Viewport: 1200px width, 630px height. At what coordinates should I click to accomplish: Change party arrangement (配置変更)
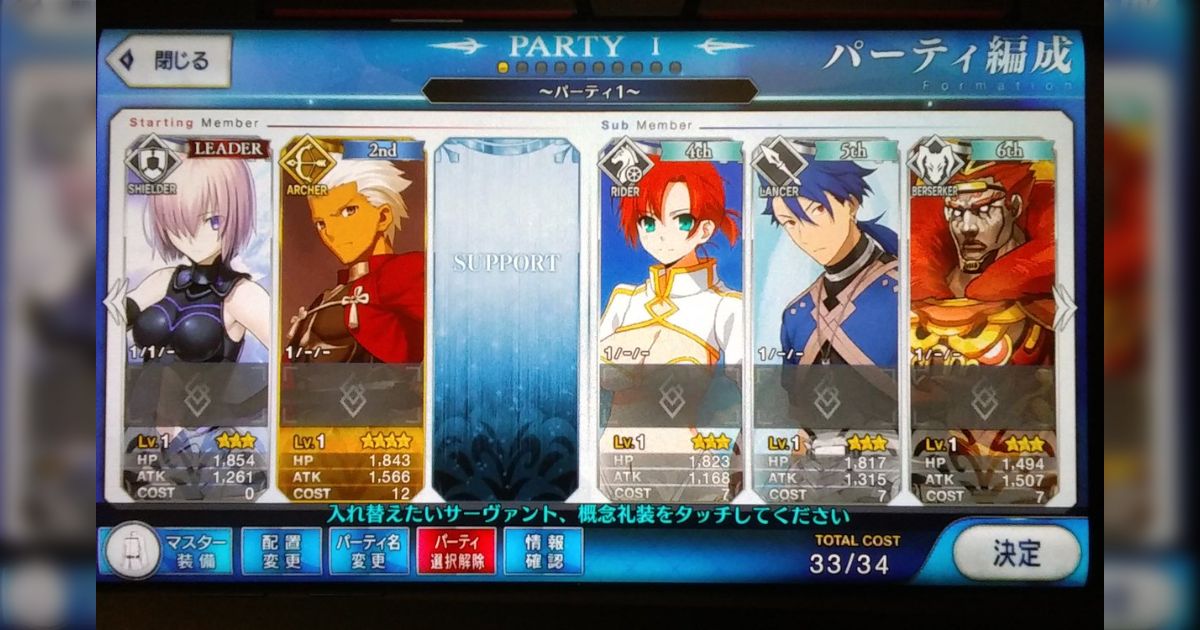click(x=281, y=551)
